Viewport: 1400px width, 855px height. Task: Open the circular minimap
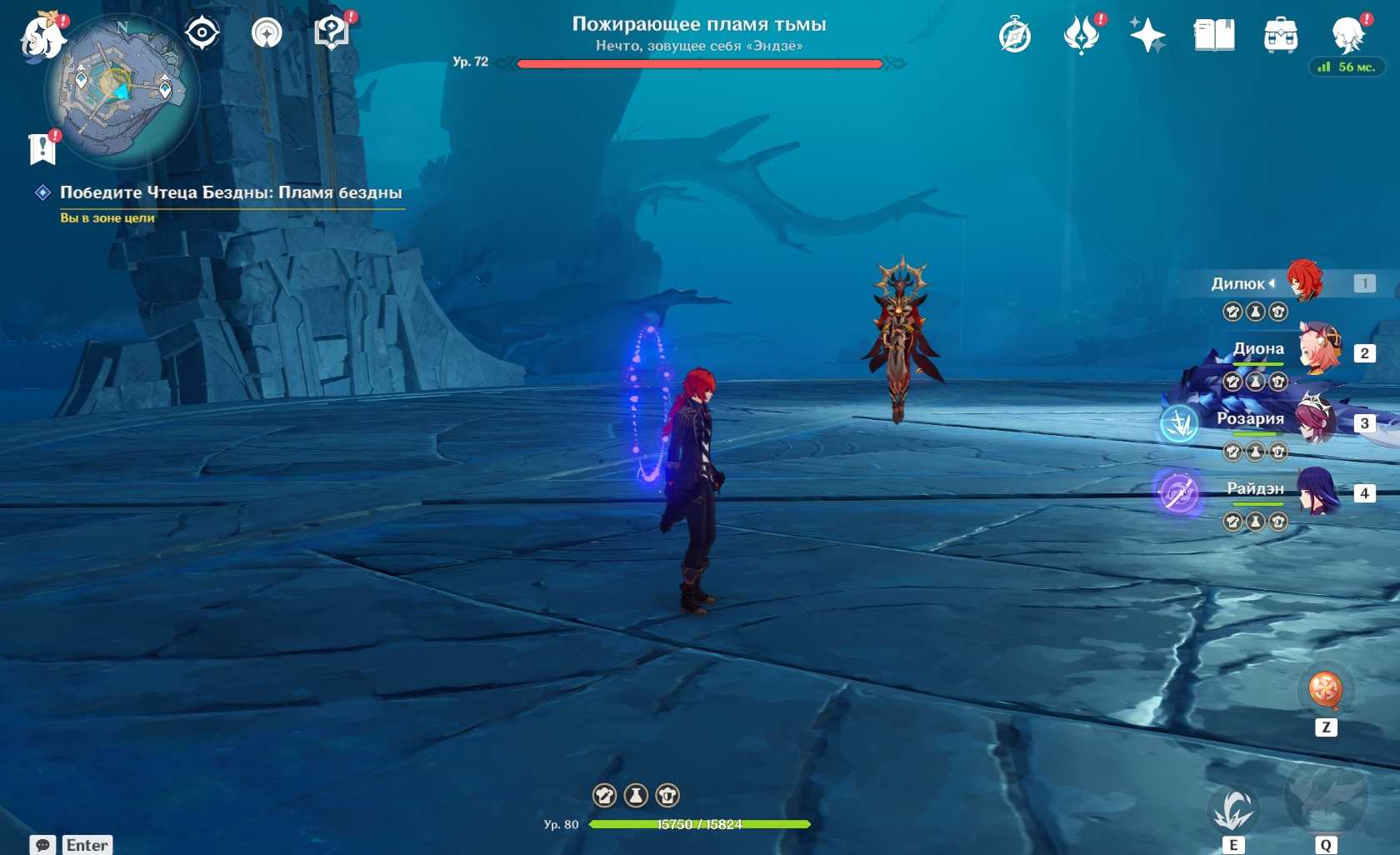pyautogui.click(x=122, y=89)
